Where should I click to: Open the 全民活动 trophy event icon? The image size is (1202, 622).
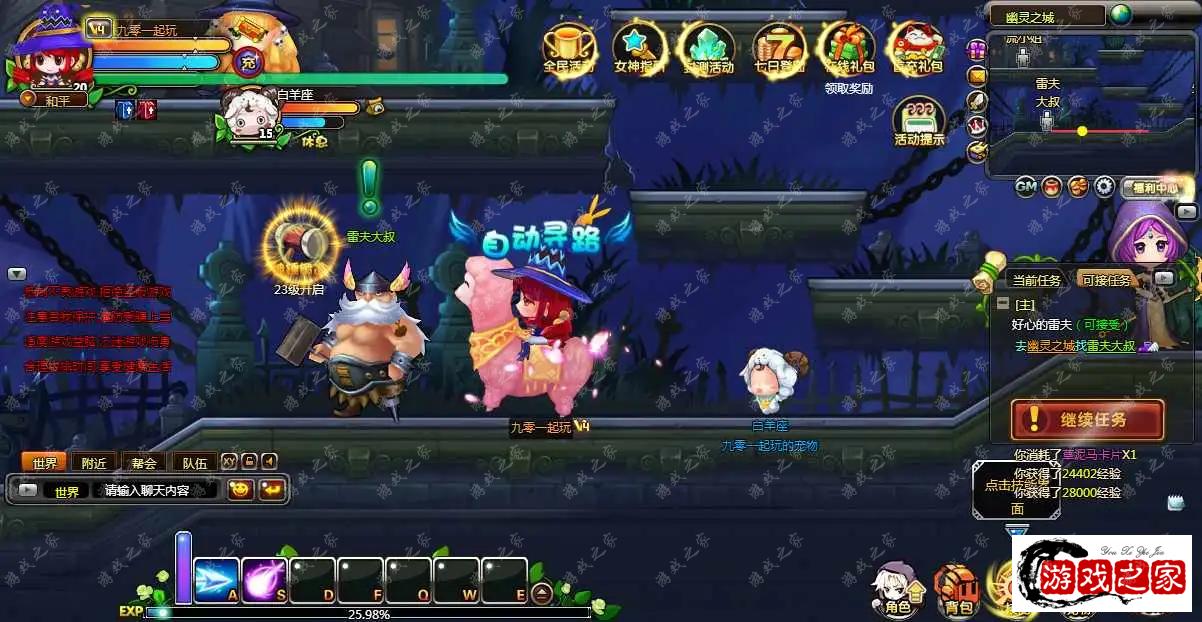click(x=569, y=49)
